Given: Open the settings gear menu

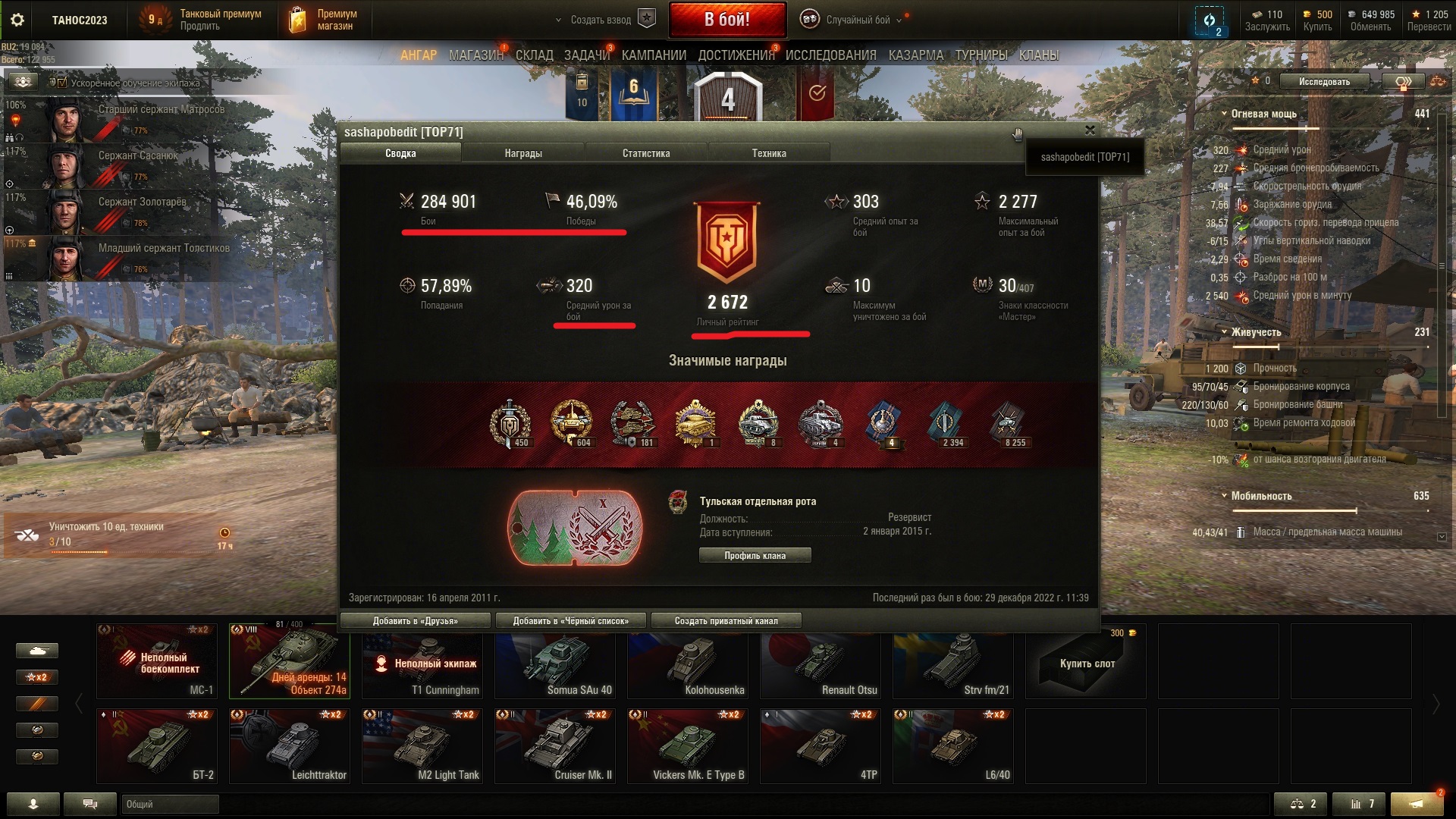Looking at the screenshot, I should [17, 20].
